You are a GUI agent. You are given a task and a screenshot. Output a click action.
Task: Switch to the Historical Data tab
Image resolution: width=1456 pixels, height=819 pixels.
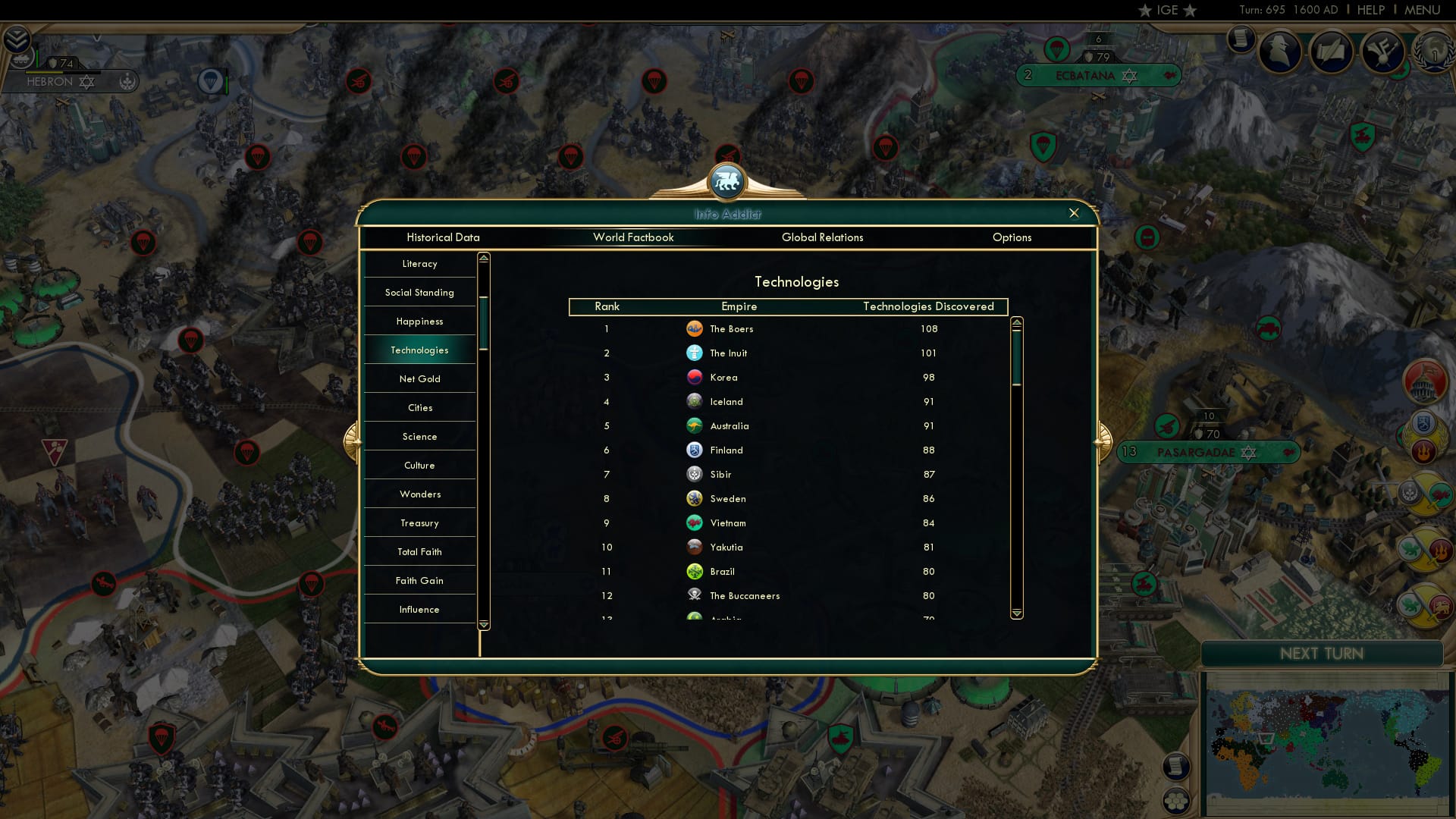[x=443, y=237]
